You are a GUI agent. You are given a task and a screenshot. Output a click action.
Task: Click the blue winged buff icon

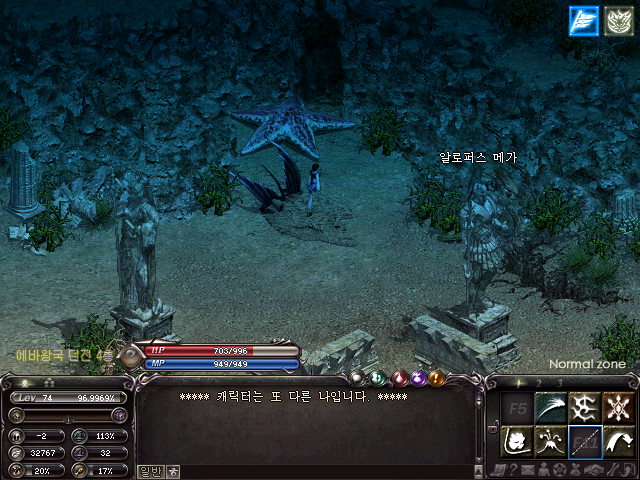tap(583, 20)
